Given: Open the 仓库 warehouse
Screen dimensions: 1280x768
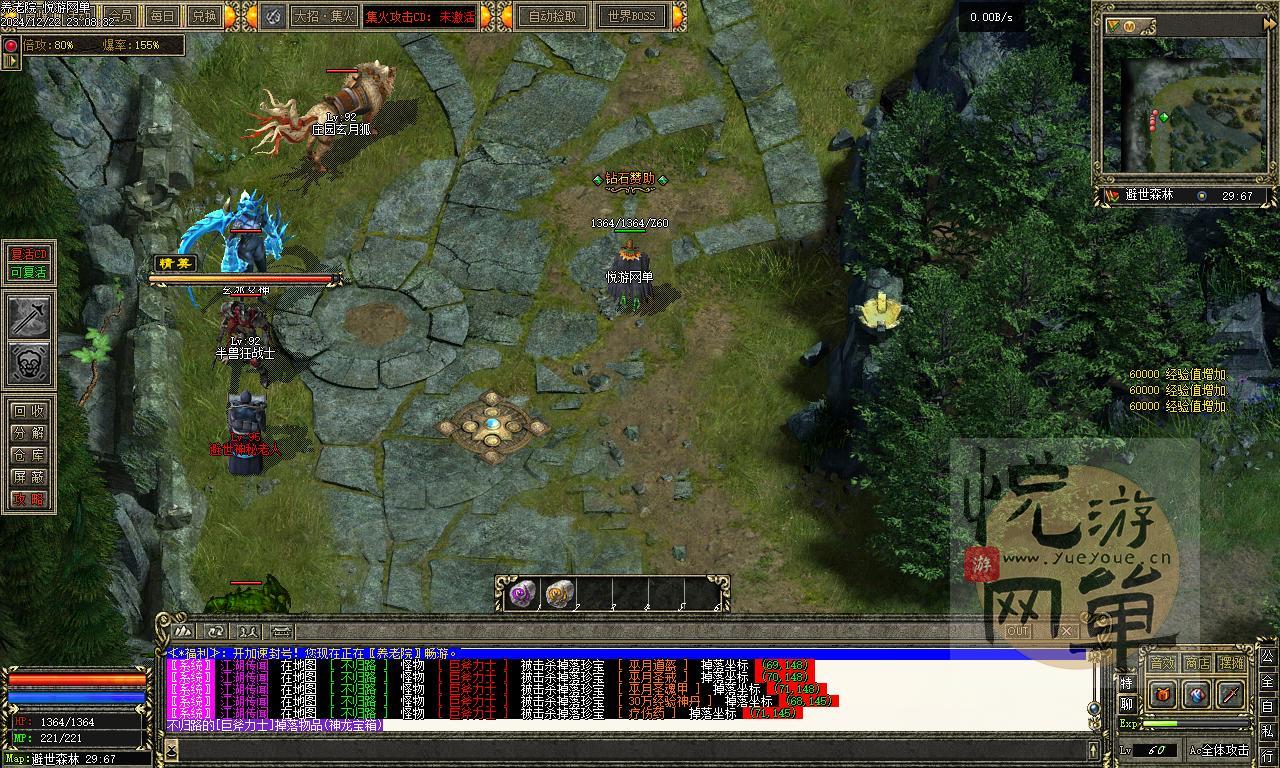Looking at the screenshot, I should (x=29, y=455).
